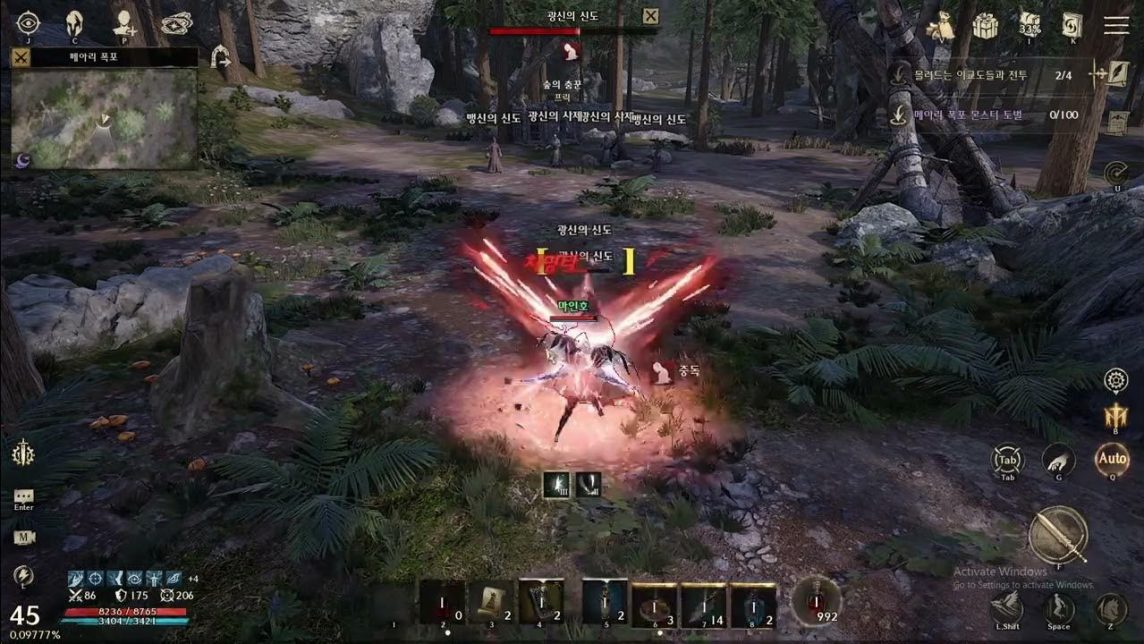Use the sword basic attack button
This screenshot has height=644, width=1144.
pos(1058,535)
